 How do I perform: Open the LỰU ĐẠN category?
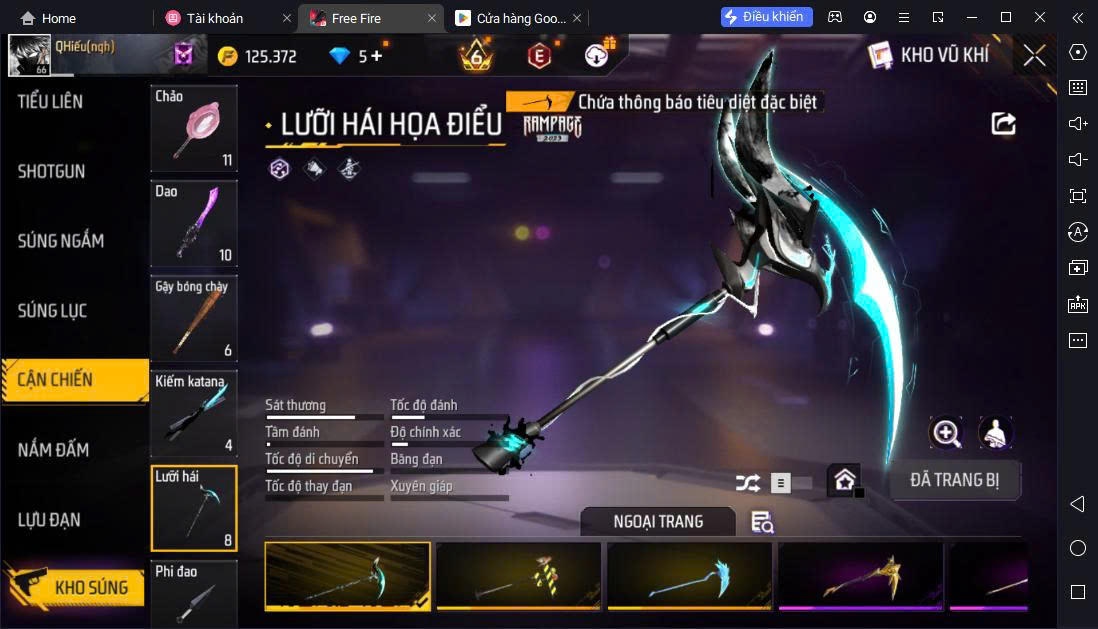[50, 520]
